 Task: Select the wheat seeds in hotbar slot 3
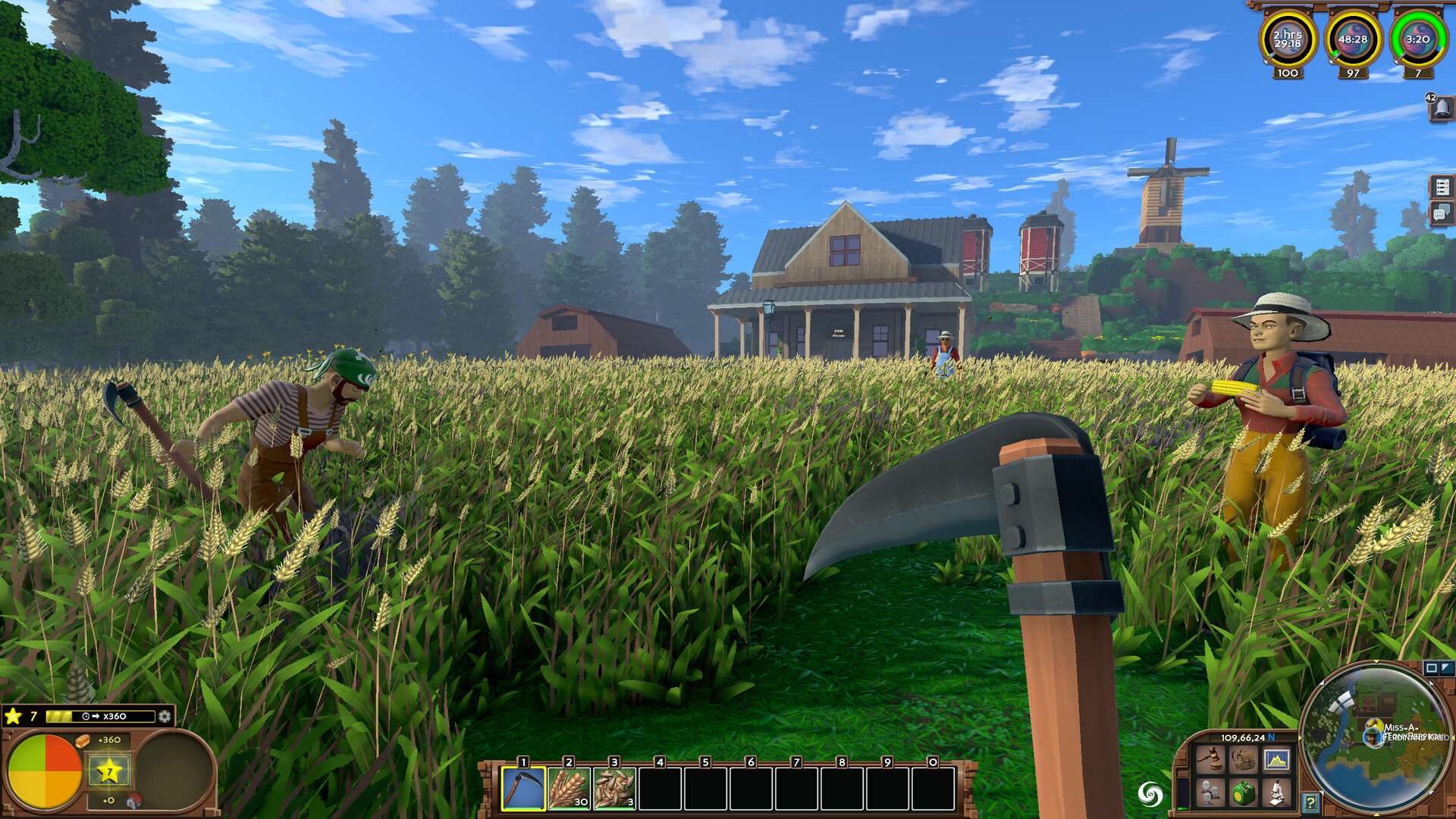(614, 789)
